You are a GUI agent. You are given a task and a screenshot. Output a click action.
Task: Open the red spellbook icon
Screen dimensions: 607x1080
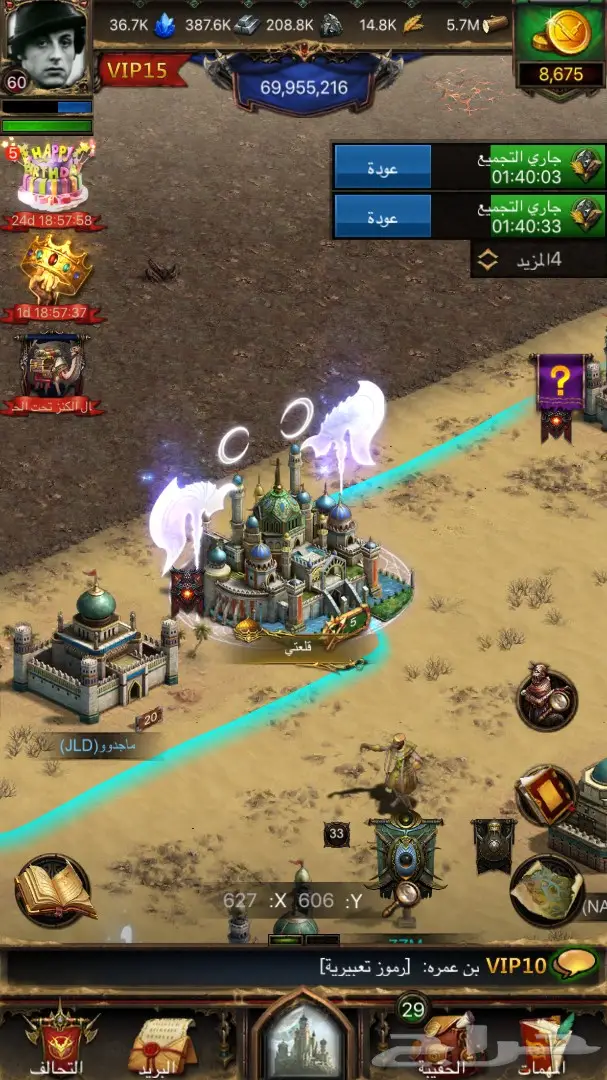point(545,795)
